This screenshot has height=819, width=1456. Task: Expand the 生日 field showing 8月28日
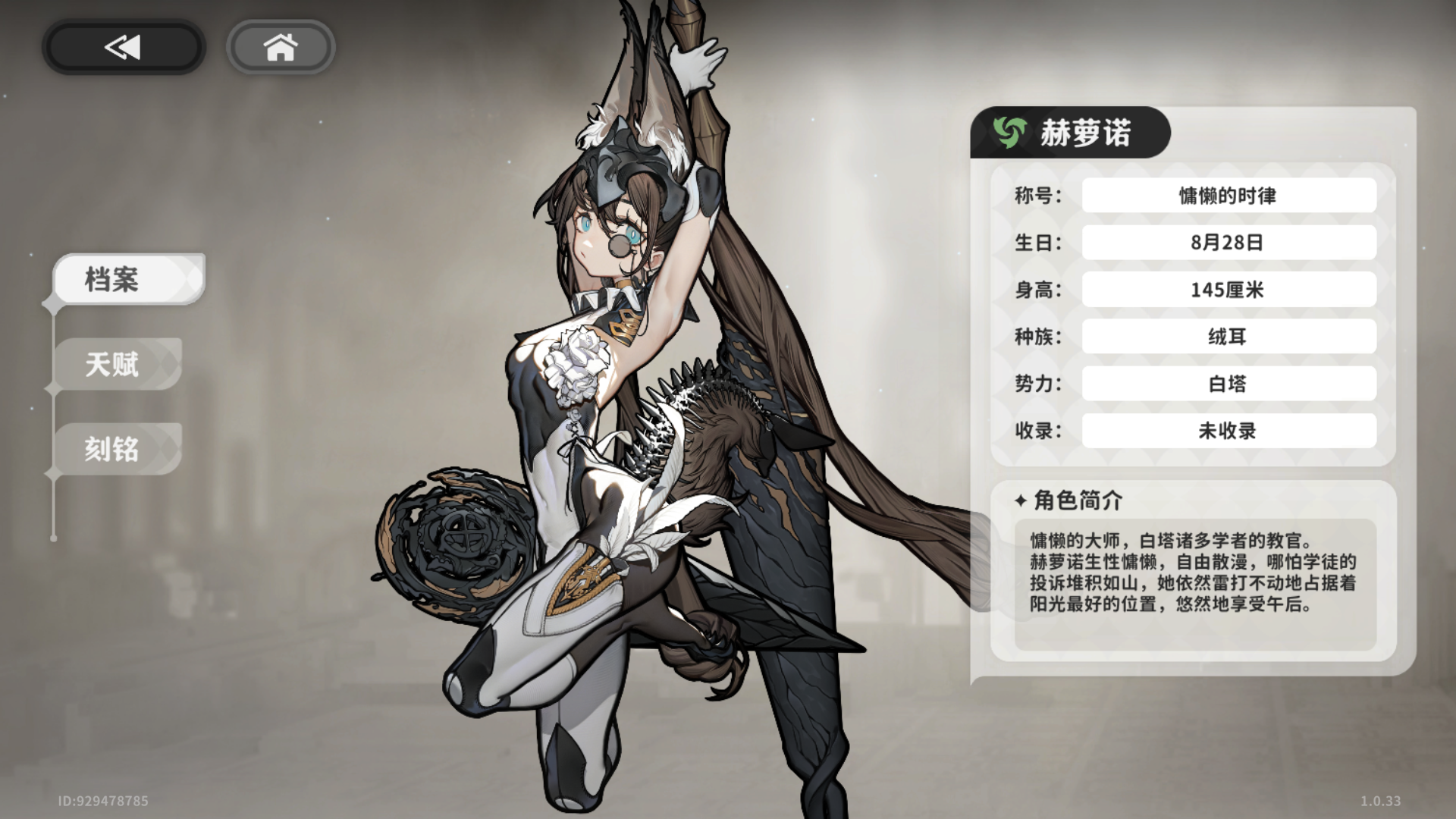[1228, 242]
